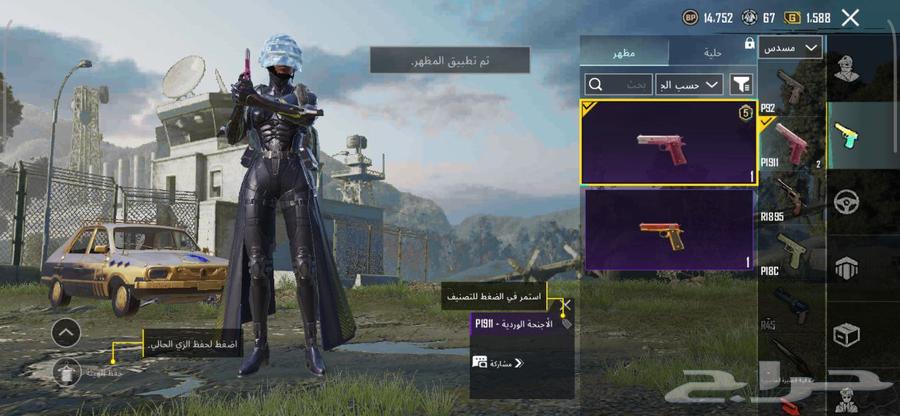Close the inventory screen with the X
The width and height of the screenshot is (900, 416).
point(850,17)
